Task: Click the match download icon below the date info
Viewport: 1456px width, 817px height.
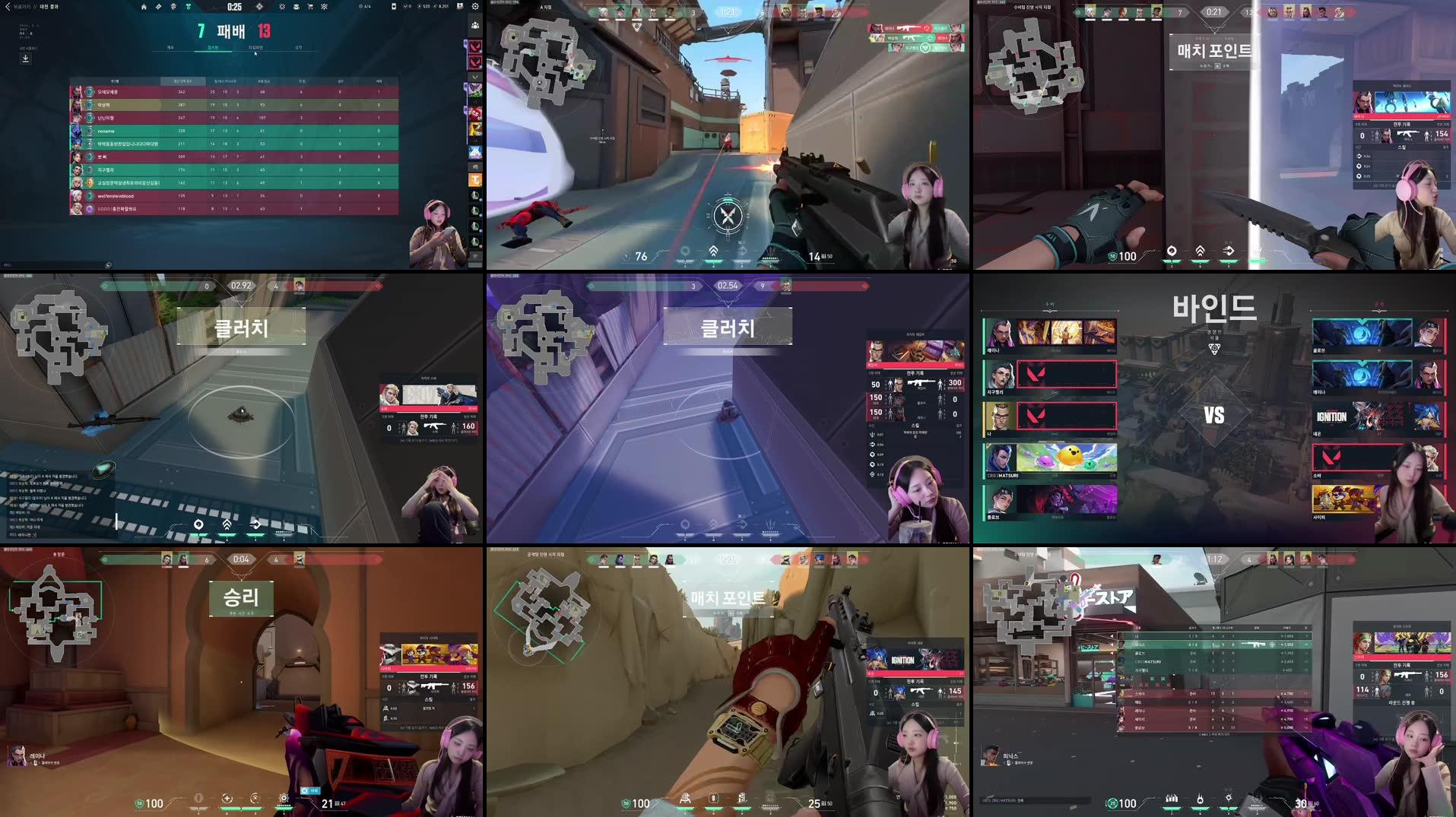Action: point(25,58)
